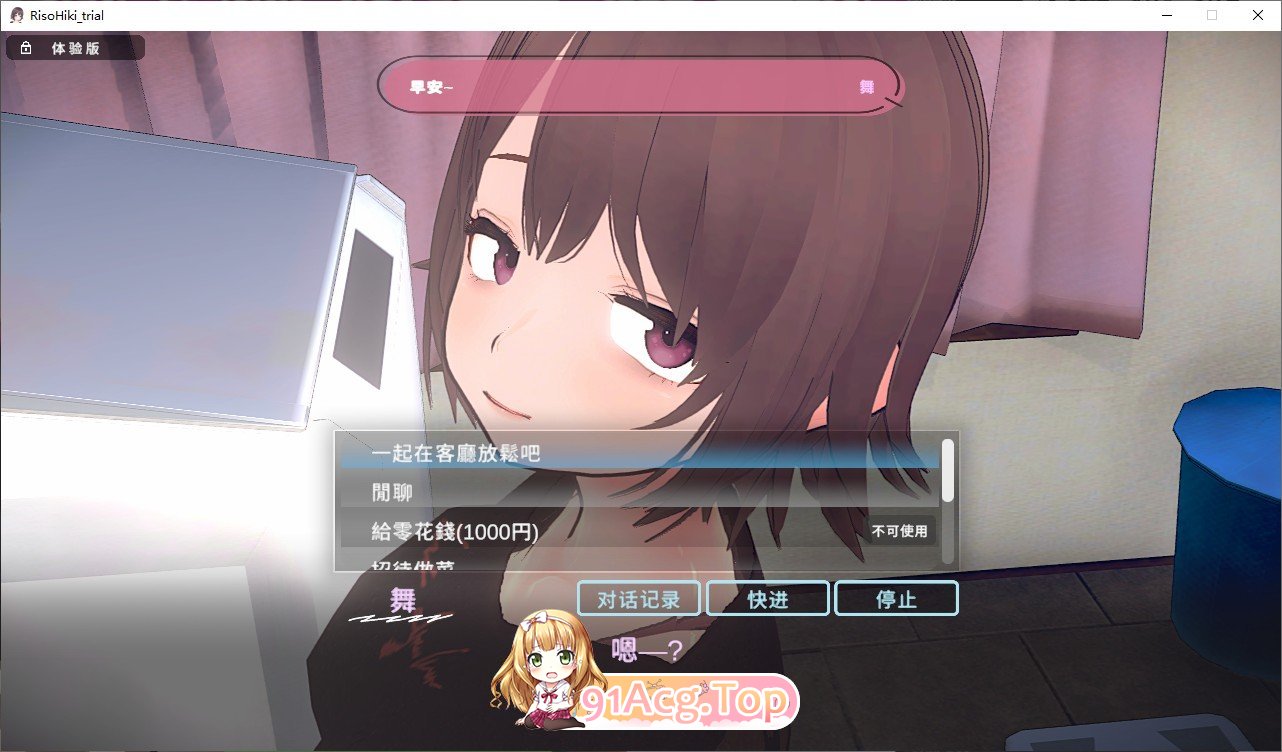Image resolution: width=1282 pixels, height=752 pixels.
Task: Click the 91Acg.Top chibi mascot image
Action: pos(546,680)
